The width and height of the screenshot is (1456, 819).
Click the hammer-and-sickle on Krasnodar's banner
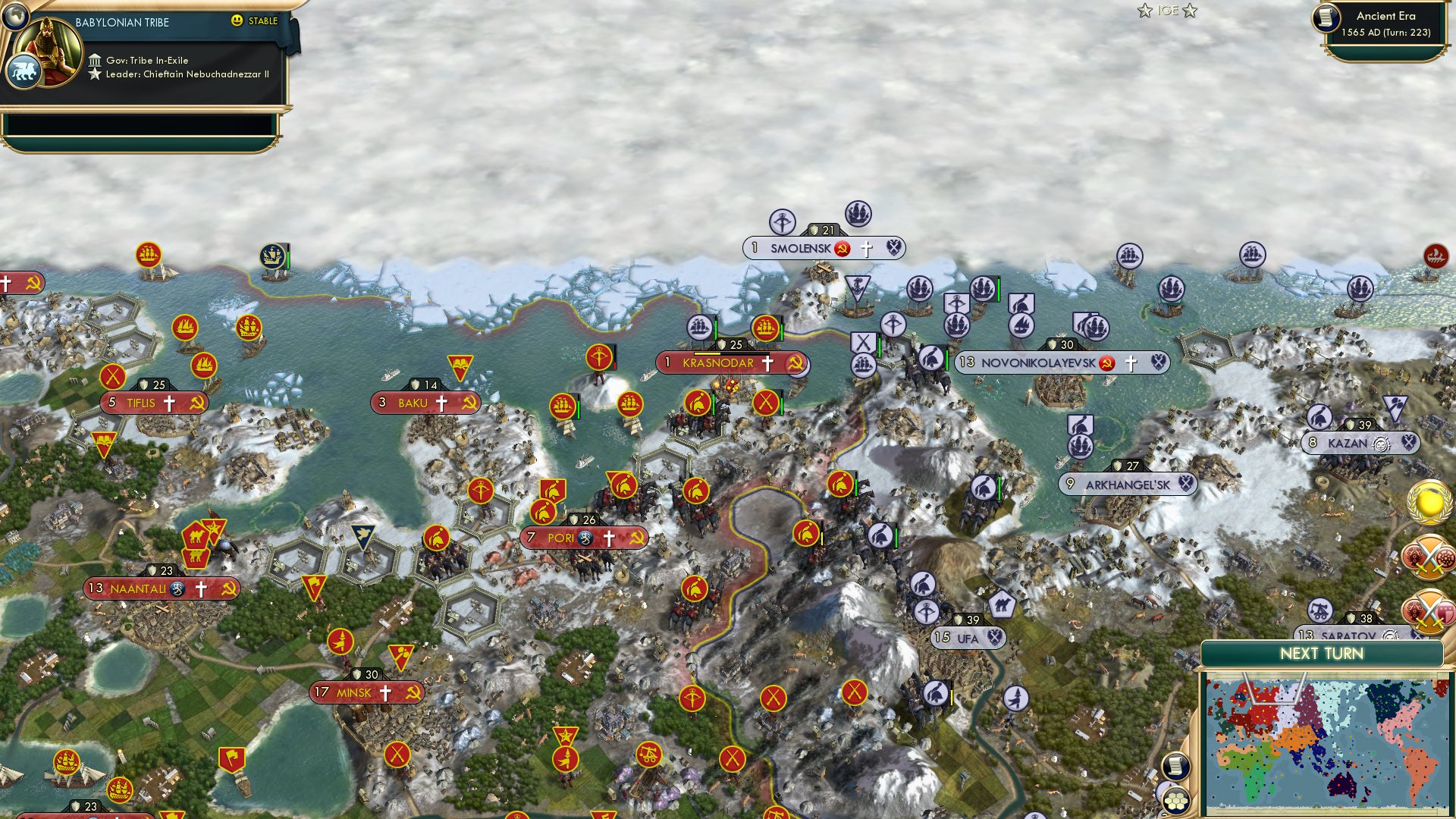797,363
